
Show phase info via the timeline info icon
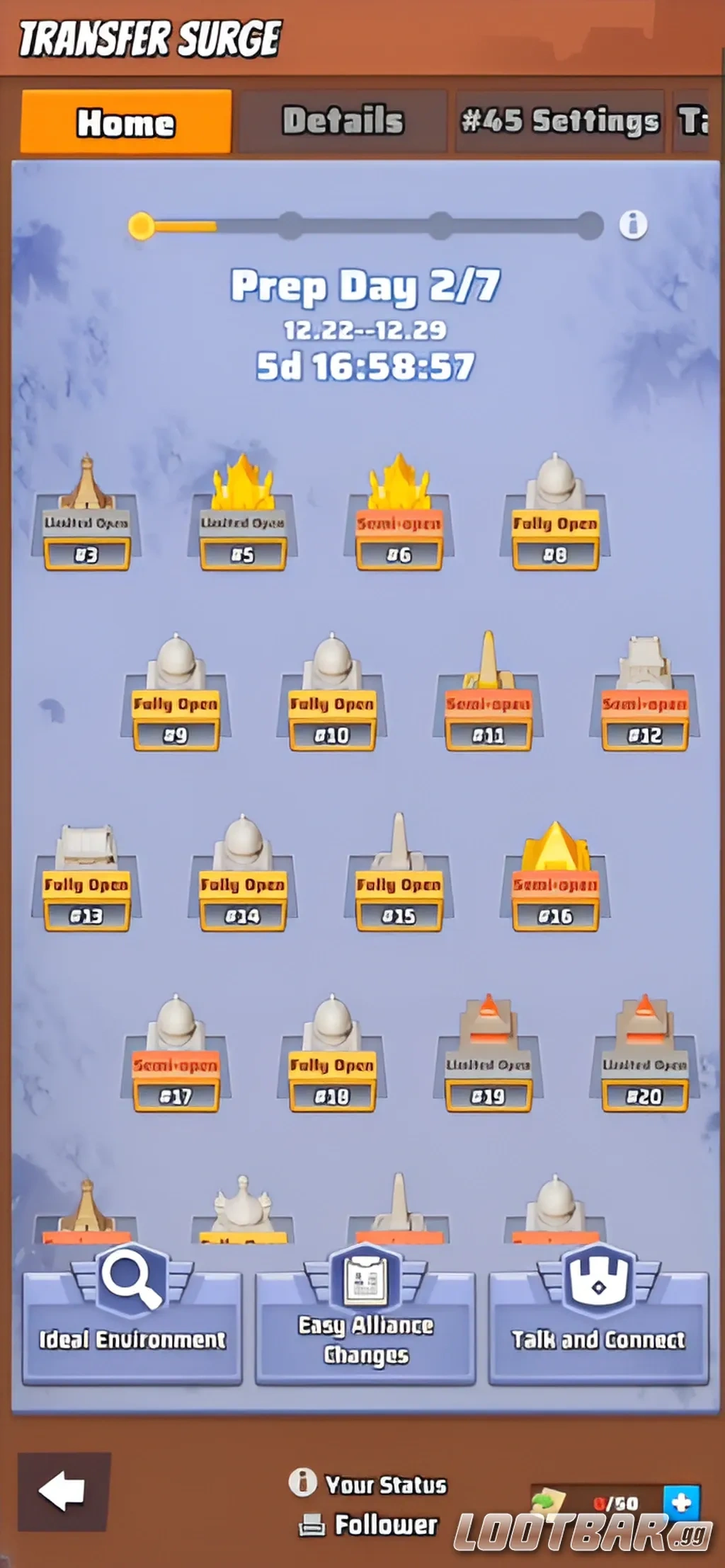pyautogui.click(x=633, y=225)
